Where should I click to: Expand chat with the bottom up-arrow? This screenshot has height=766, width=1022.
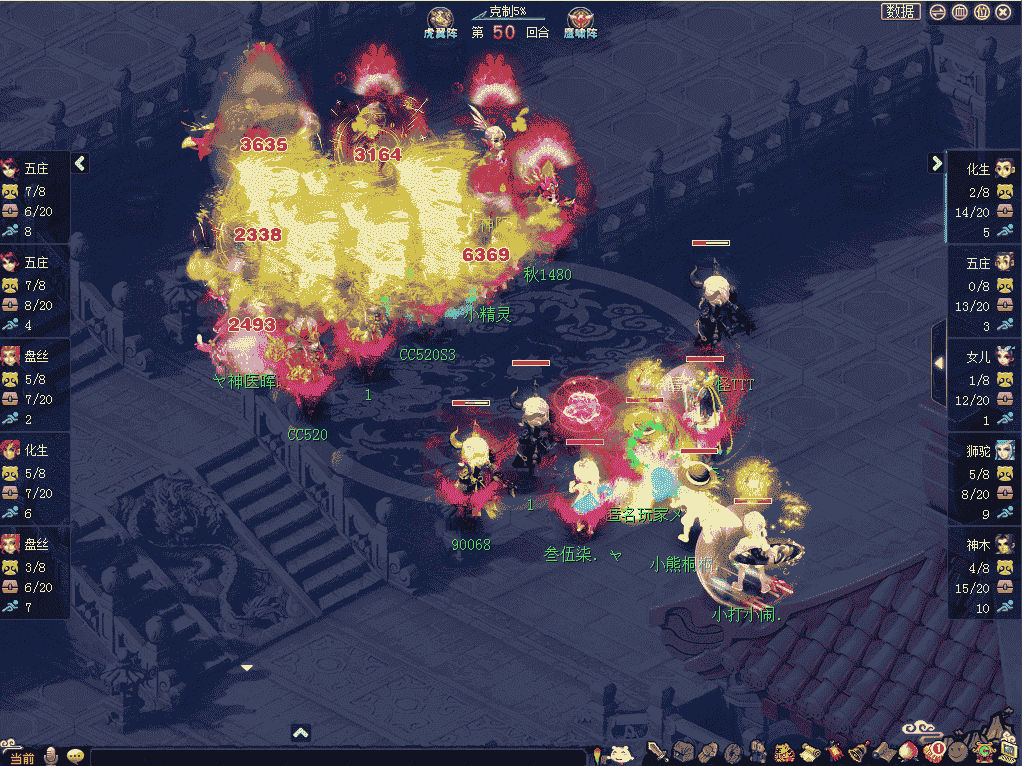tap(301, 733)
